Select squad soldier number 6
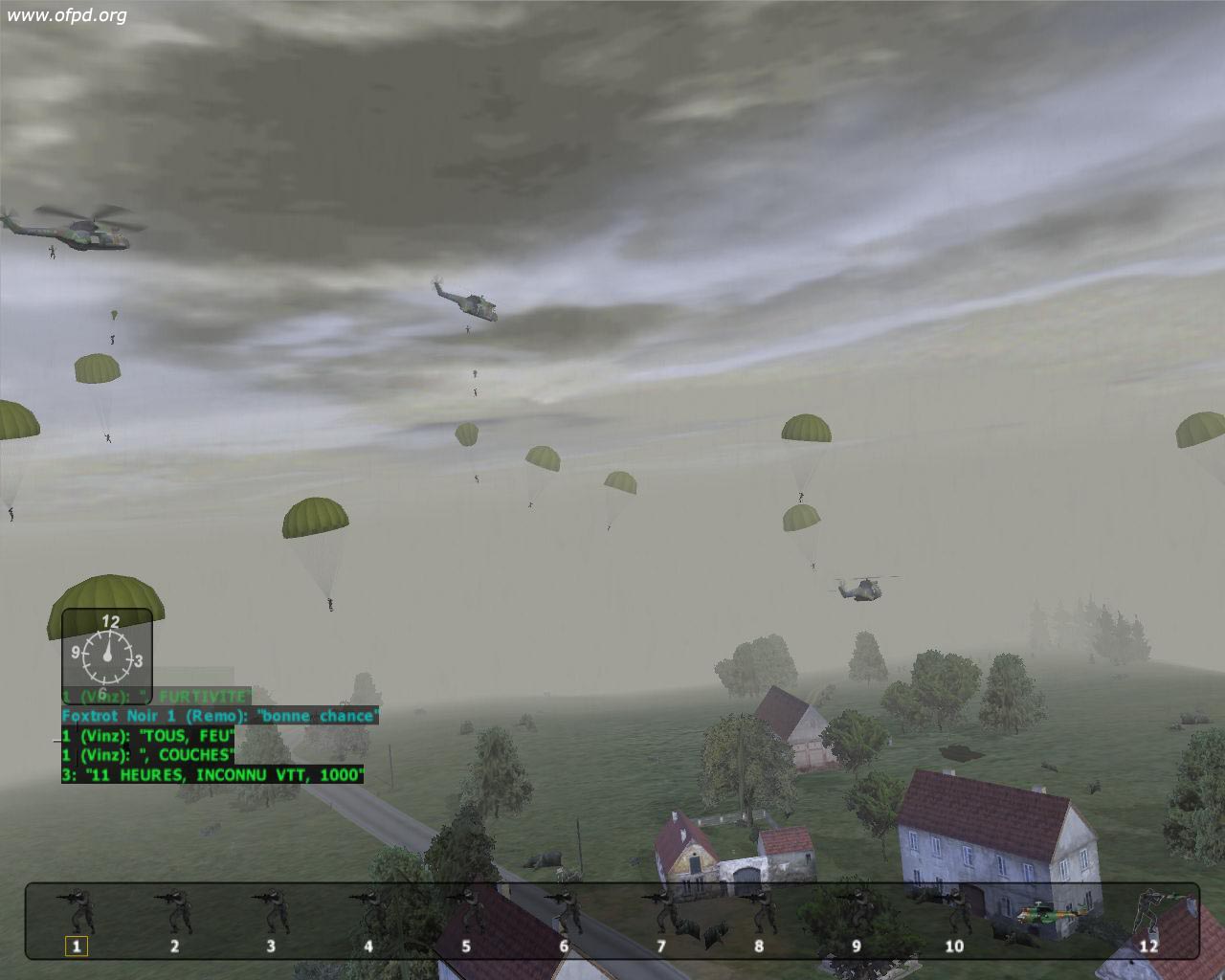This screenshot has height=980, width=1225. click(564, 913)
